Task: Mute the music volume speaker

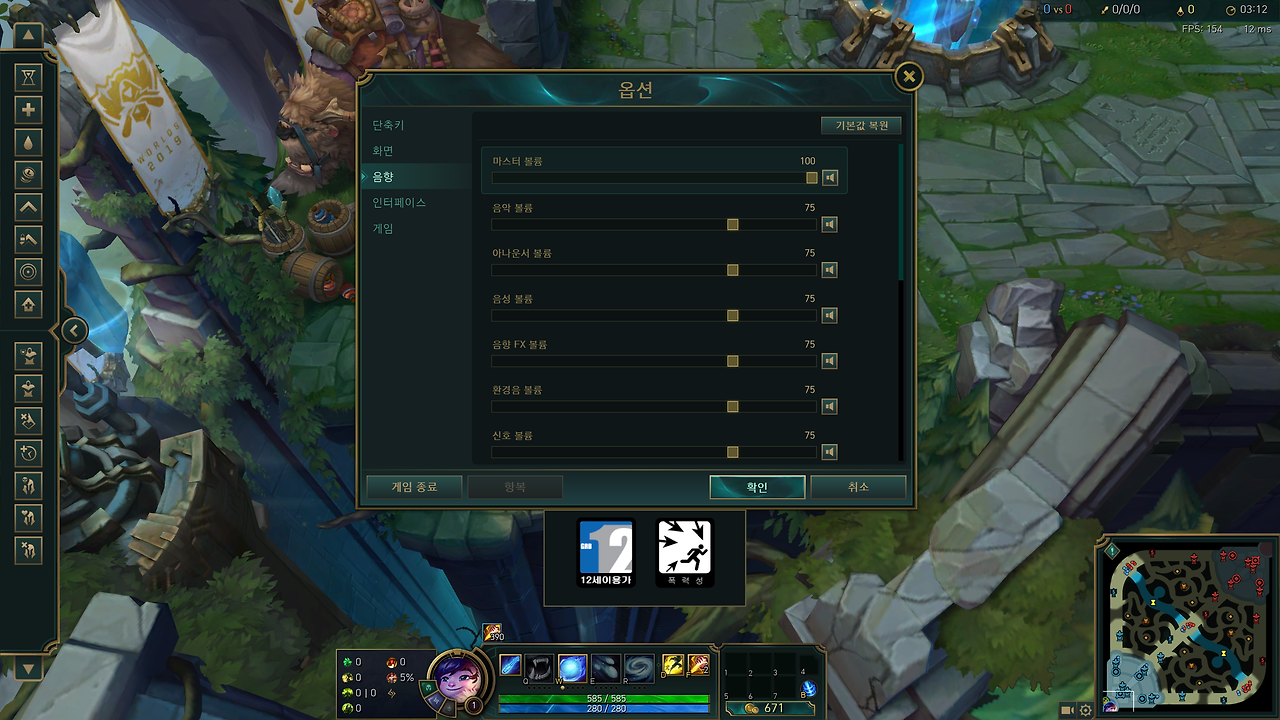Action: pyautogui.click(x=829, y=224)
